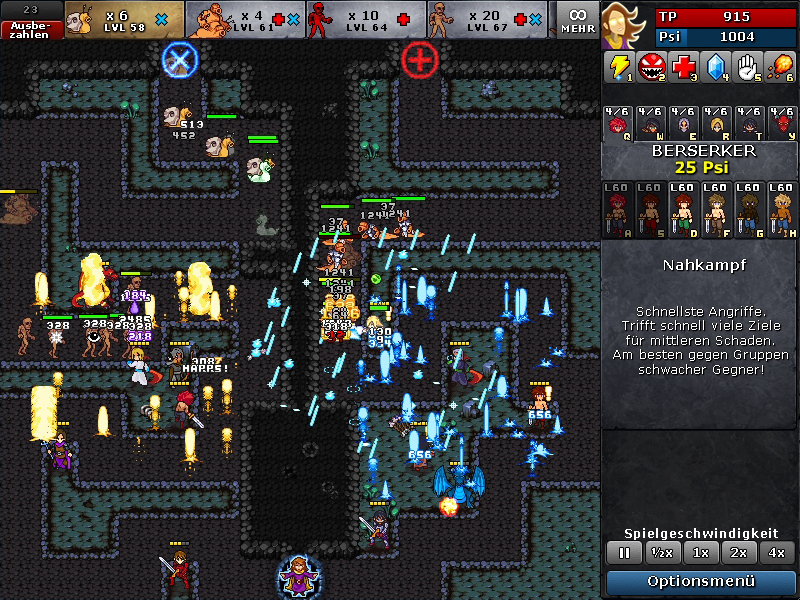
Task: Cast the blue crystal spell
Action: 716,68
